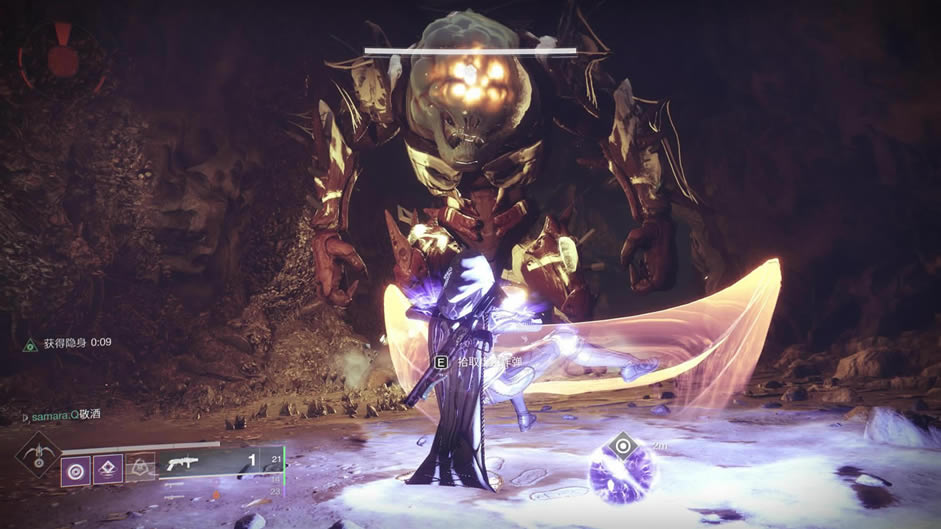Click the 获得隐身 invisibility buff icon

point(30,344)
